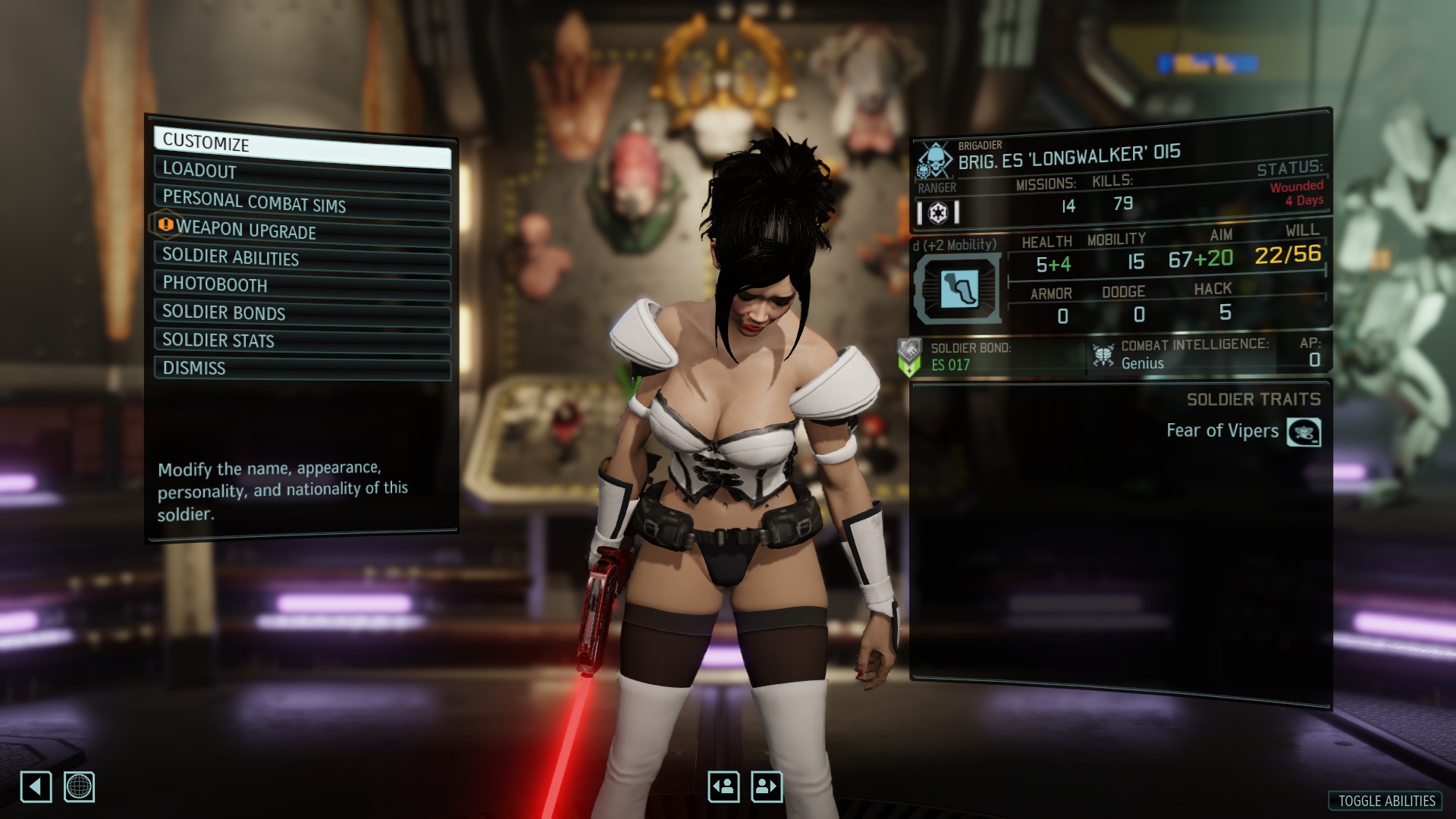1456x819 pixels.
Task: Open the Weapon Upgrade entry
Action: click(x=302, y=231)
